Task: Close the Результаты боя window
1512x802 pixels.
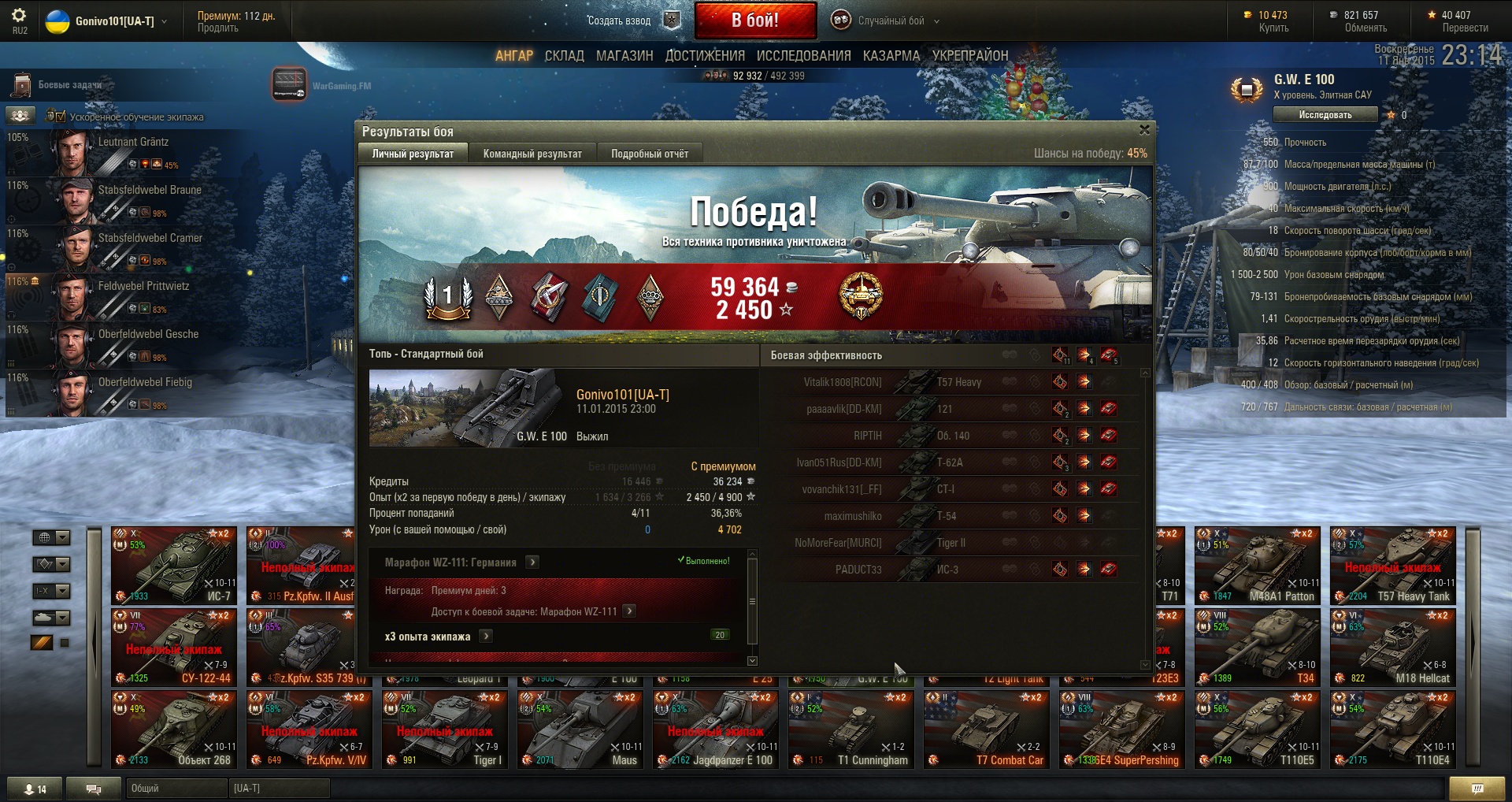Action: pyautogui.click(x=1144, y=130)
